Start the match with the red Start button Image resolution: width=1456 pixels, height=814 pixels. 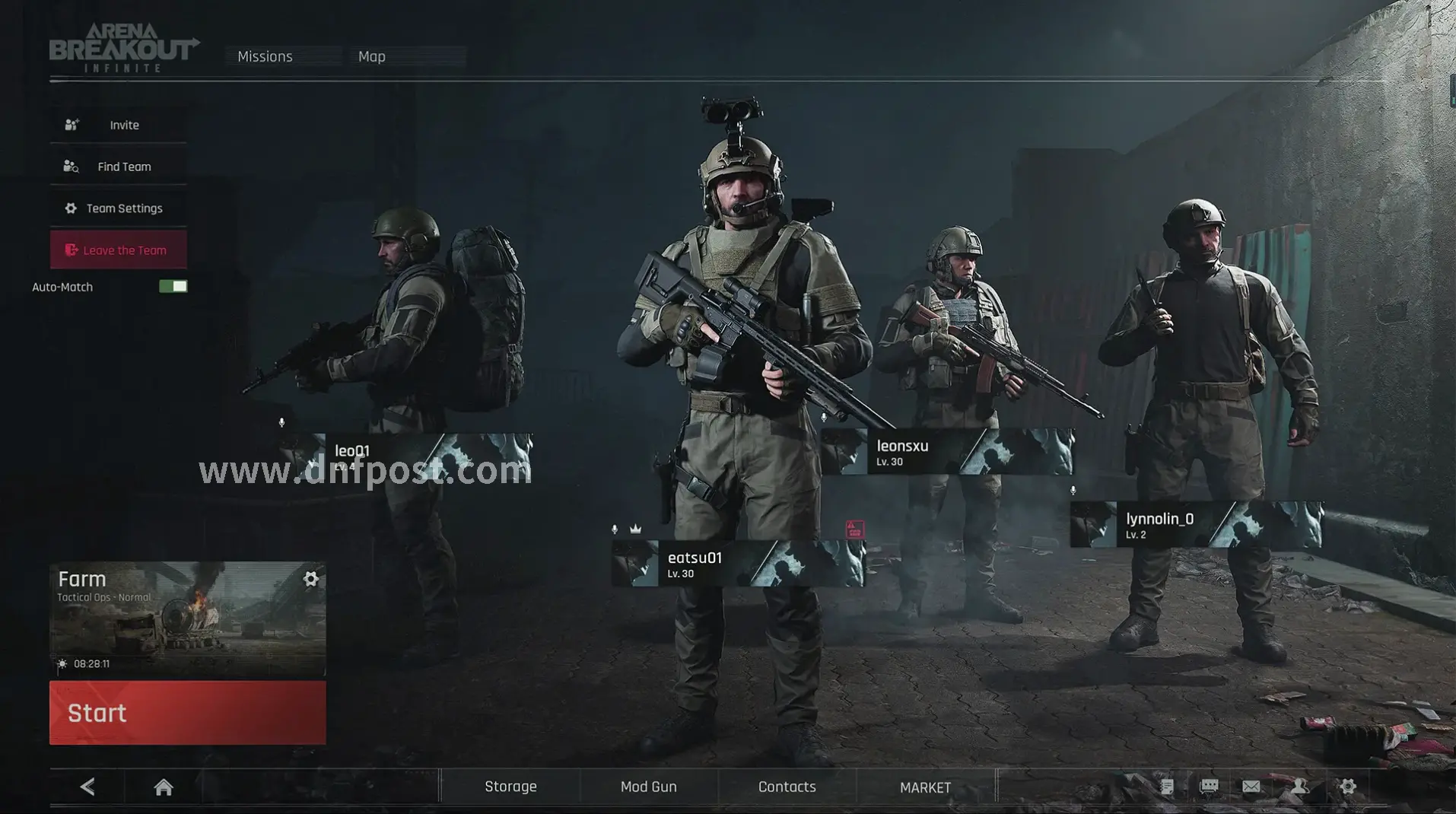point(187,713)
